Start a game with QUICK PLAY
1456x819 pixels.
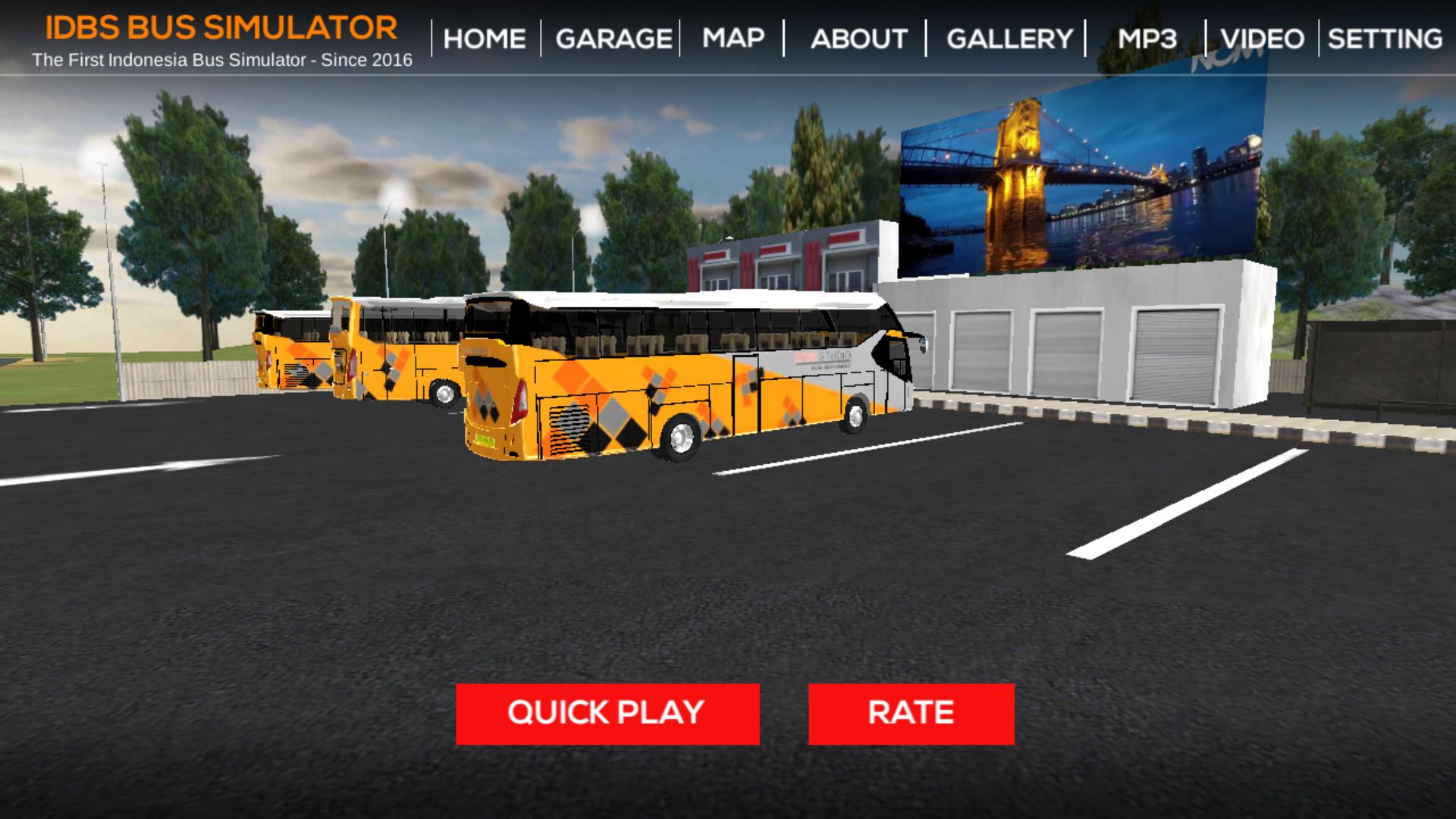(607, 714)
